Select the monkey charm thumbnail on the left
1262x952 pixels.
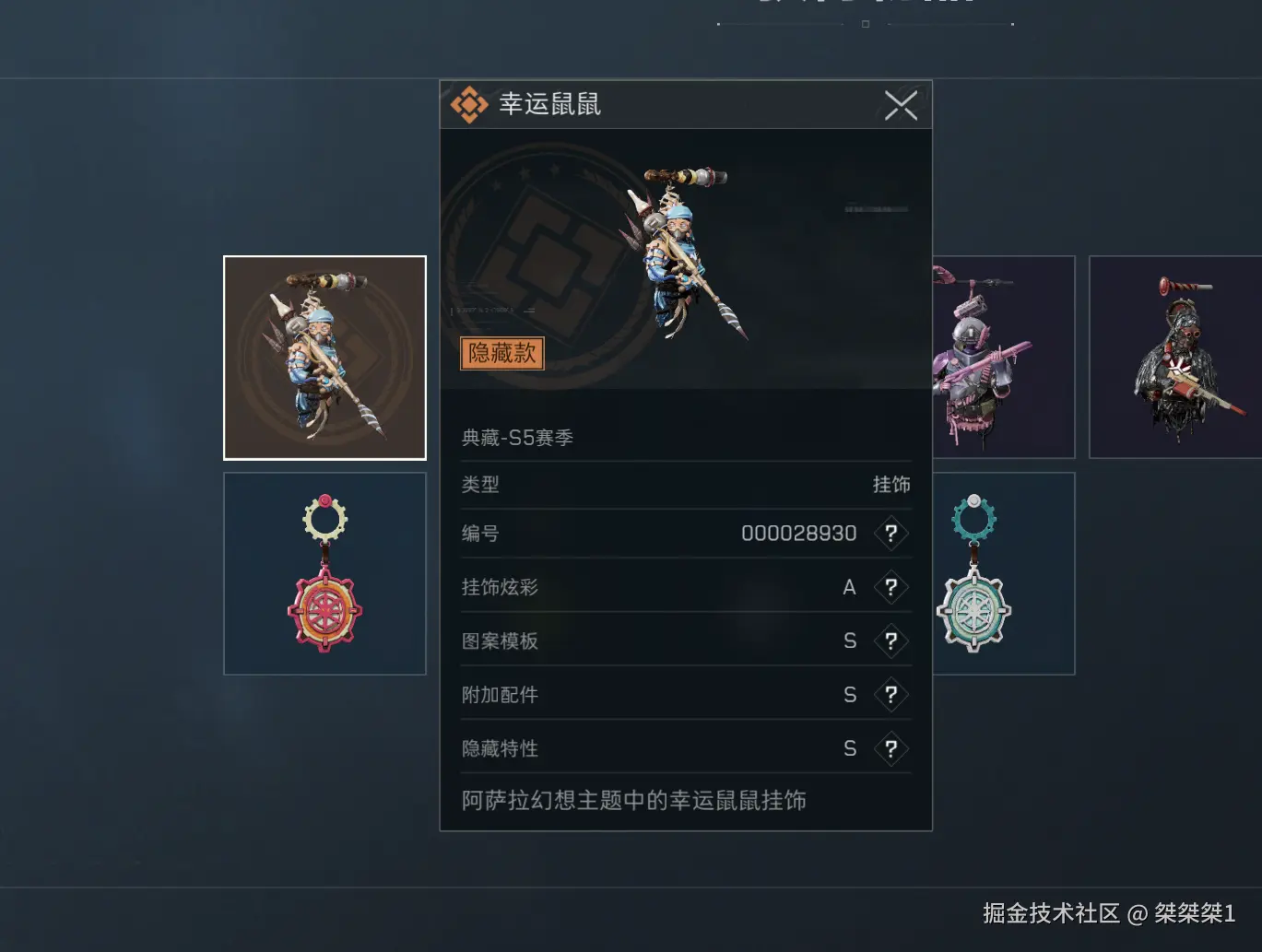coord(324,358)
